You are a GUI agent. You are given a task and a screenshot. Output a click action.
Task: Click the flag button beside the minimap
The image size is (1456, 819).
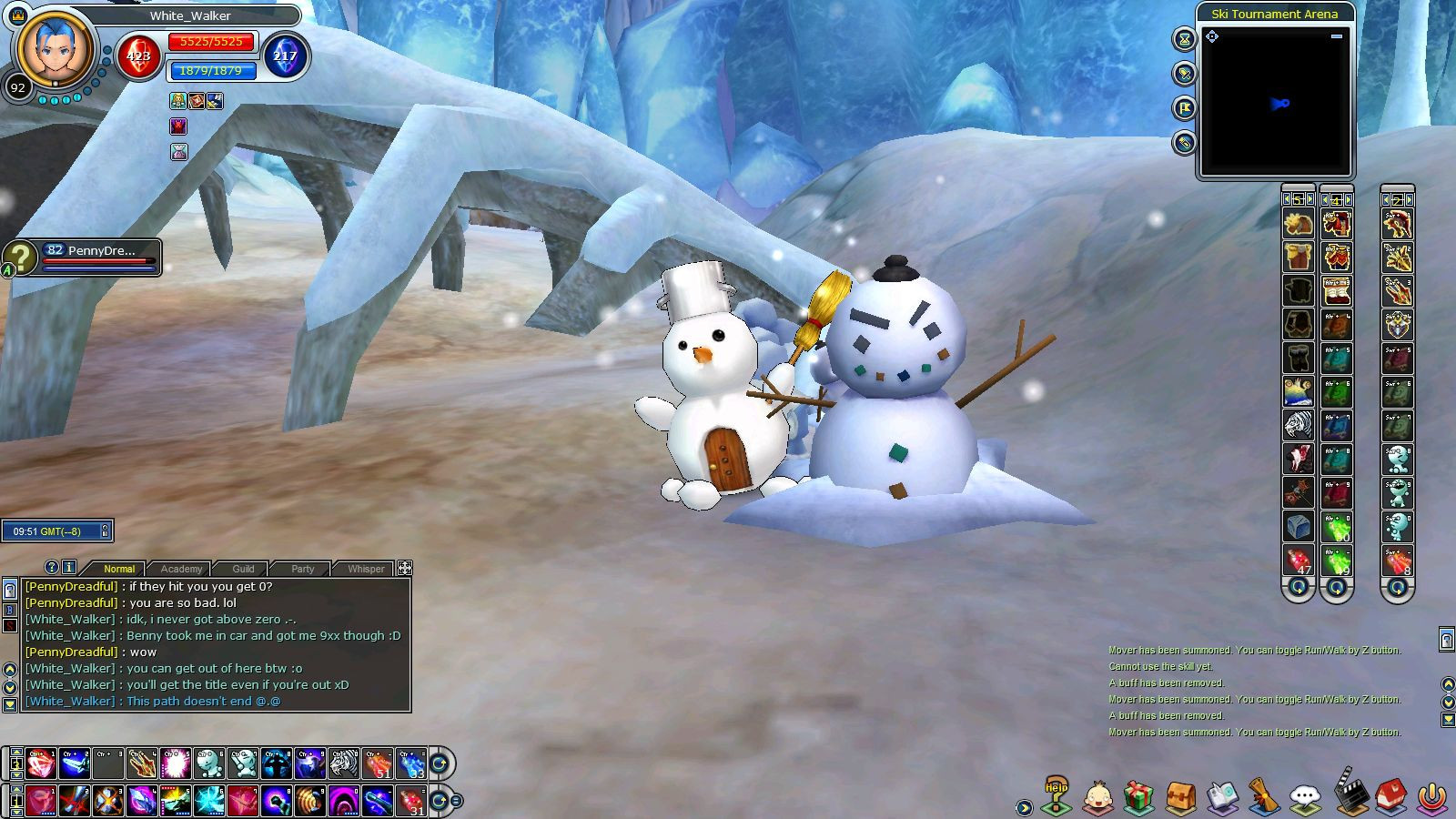click(x=1184, y=108)
